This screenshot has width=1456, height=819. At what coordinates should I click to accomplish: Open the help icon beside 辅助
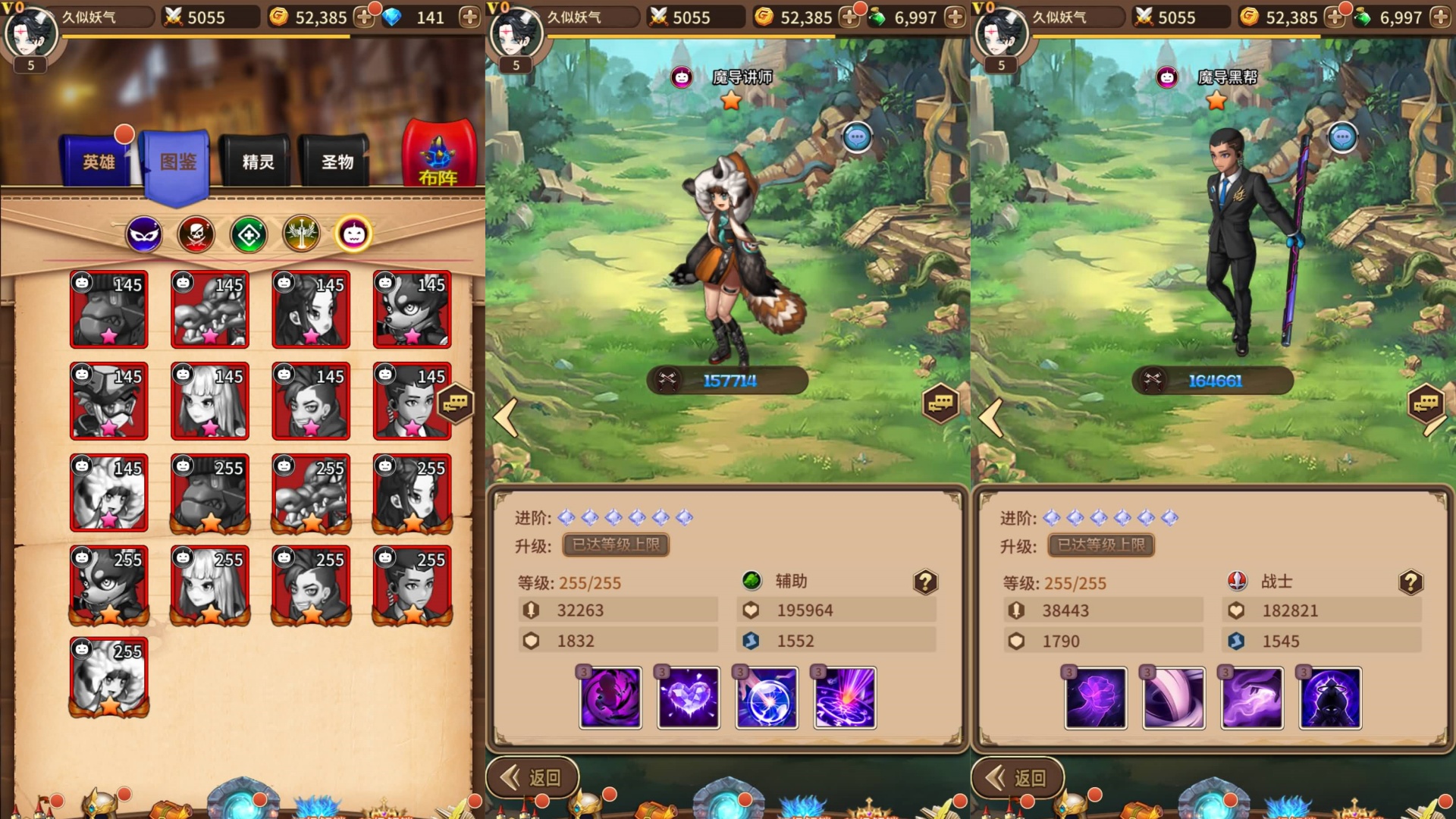[x=925, y=582]
